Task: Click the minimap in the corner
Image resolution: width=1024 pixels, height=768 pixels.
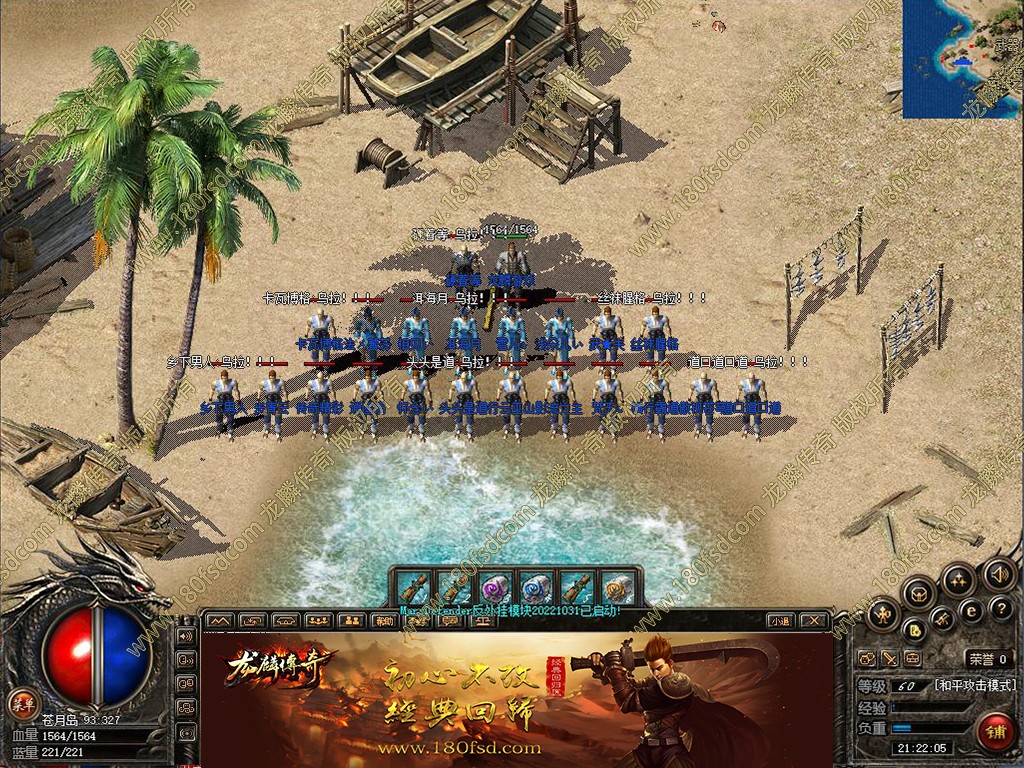Action: [962, 58]
